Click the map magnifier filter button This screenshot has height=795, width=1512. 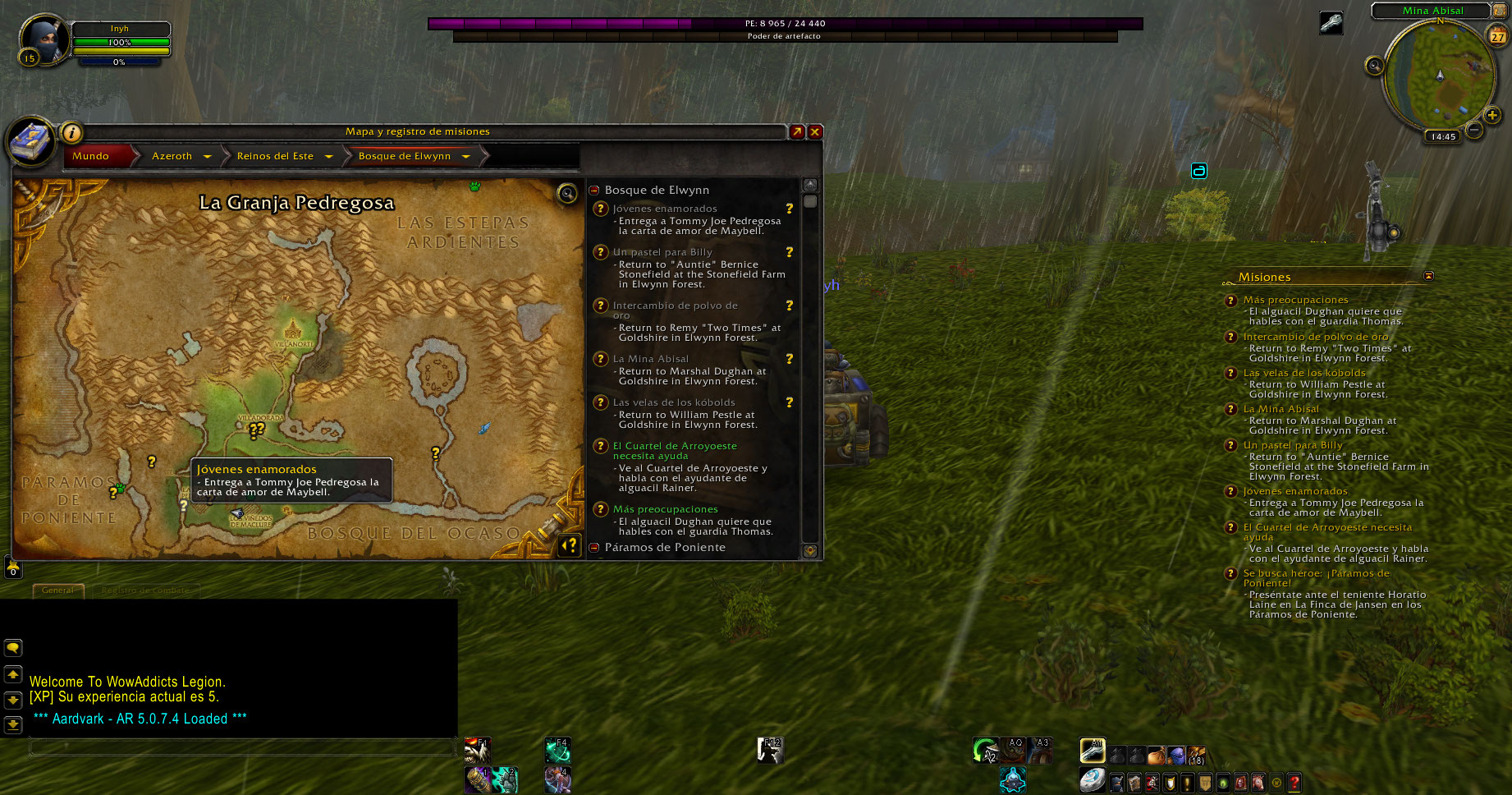coord(567,193)
